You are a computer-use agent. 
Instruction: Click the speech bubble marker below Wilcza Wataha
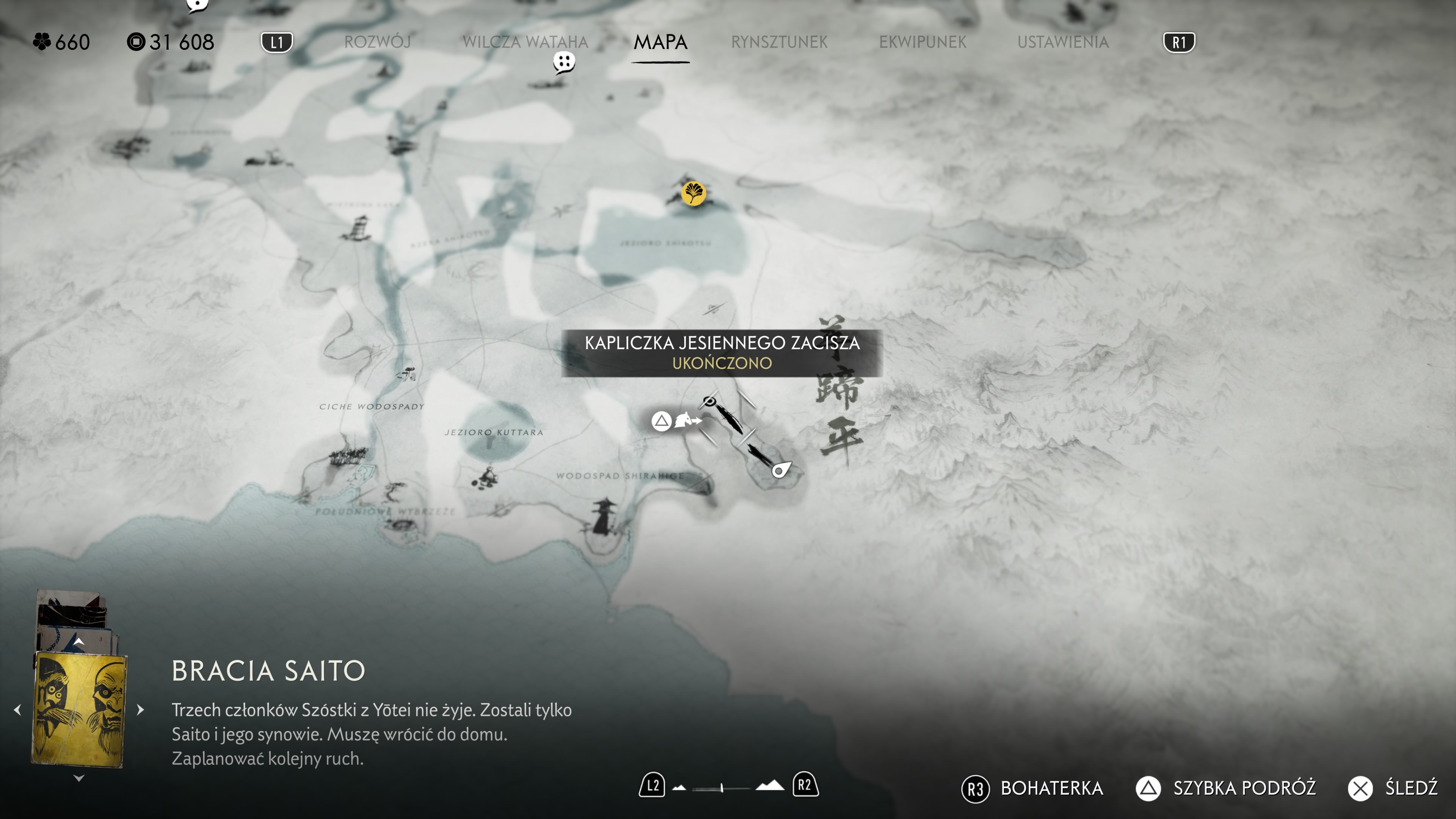[x=563, y=61]
